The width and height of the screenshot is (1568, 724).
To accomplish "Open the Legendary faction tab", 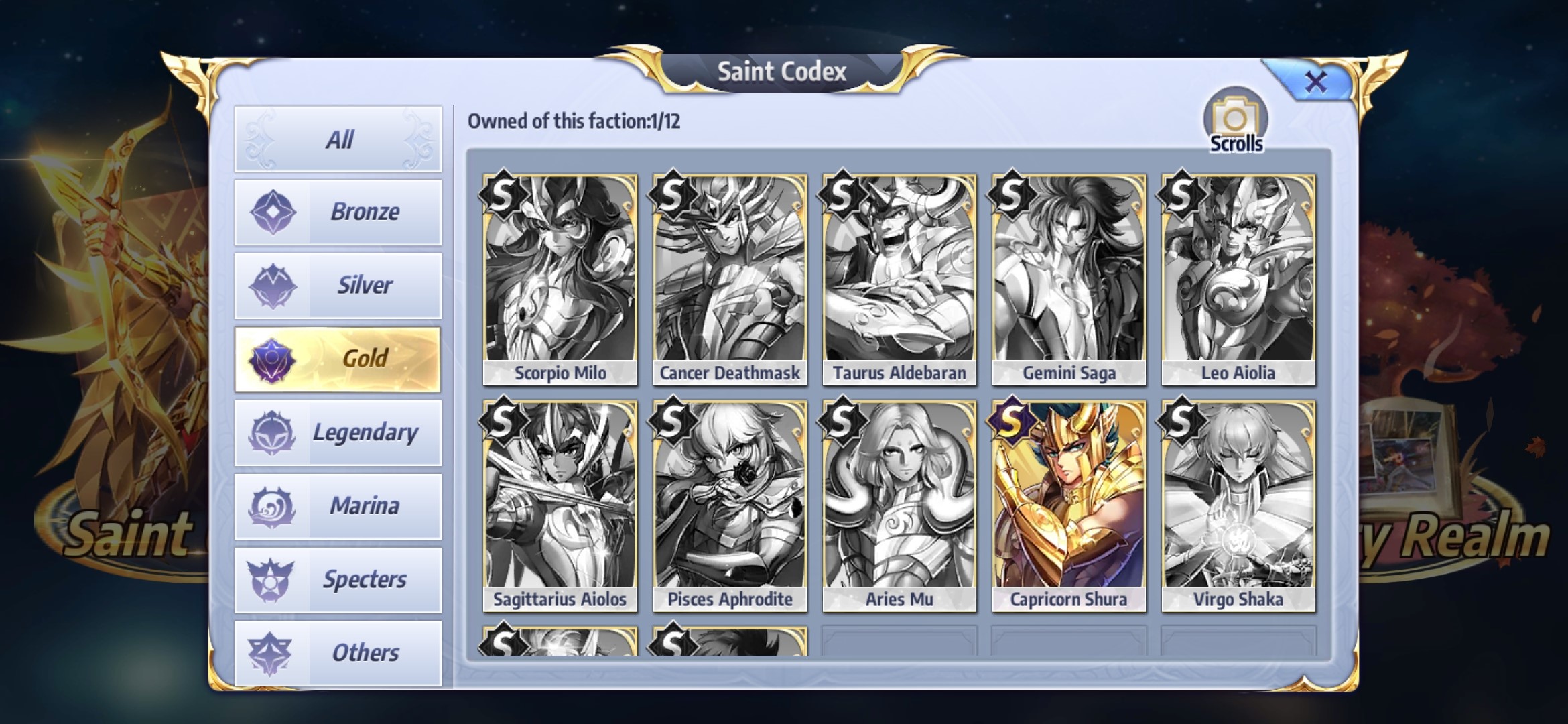I will (x=338, y=432).
